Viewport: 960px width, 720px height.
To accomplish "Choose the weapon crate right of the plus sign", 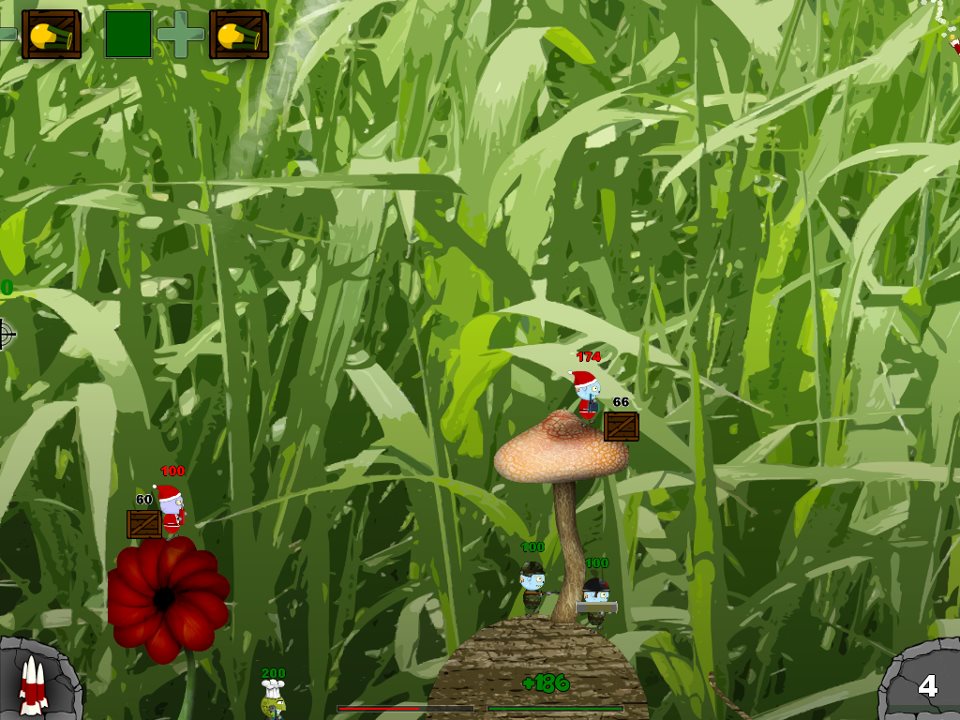I will click(x=239, y=35).
